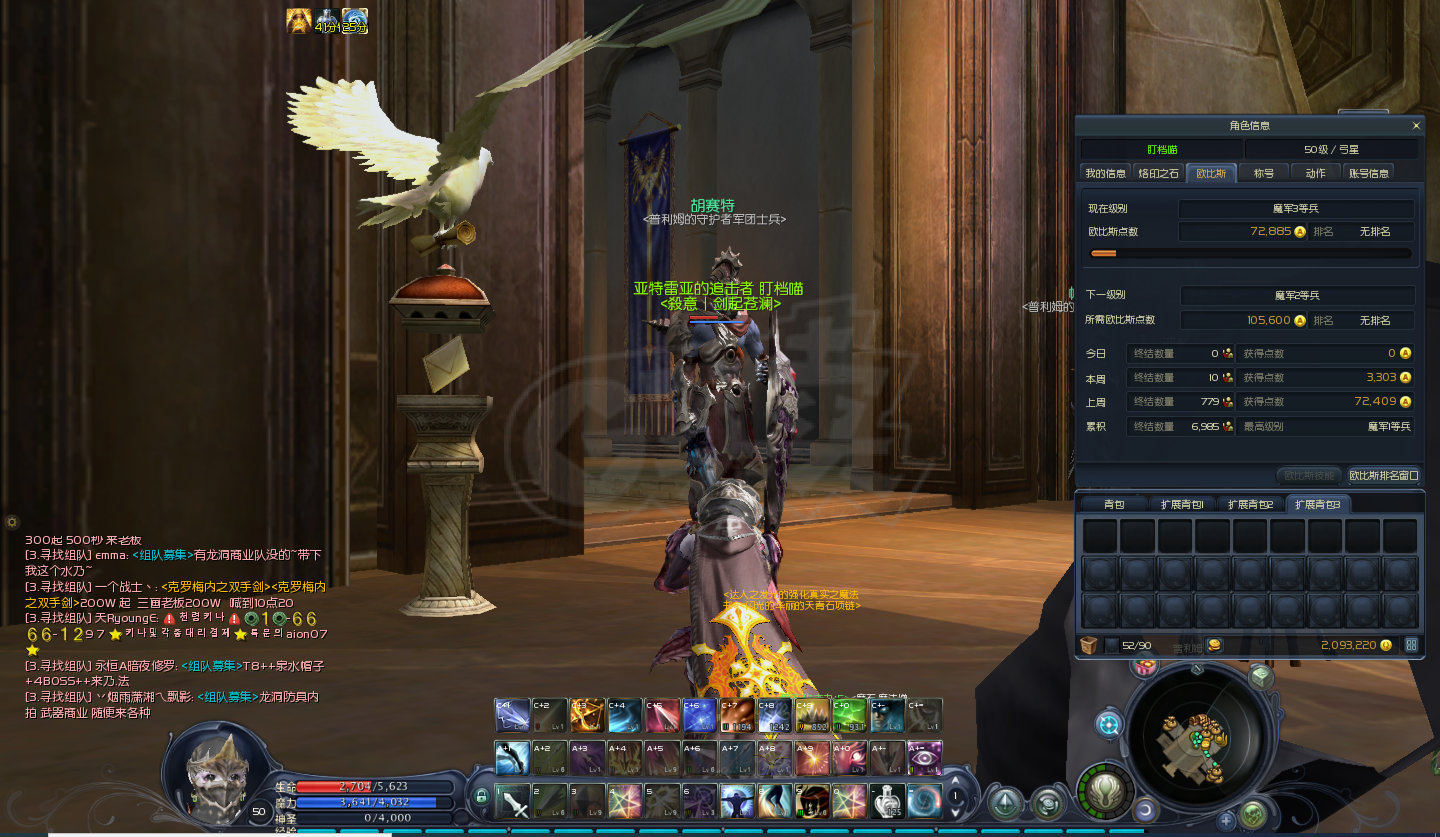
Task: Open the 扩展背包1 bag tab
Action: pyautogui.click(x=1182, y=504)
